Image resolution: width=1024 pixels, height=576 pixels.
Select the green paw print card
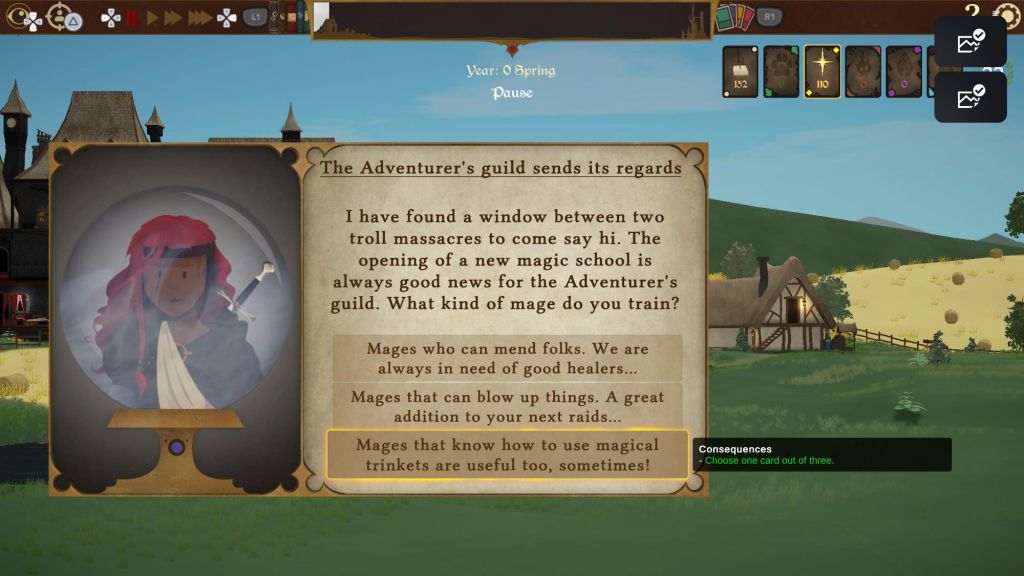click(x=781, y=71)
